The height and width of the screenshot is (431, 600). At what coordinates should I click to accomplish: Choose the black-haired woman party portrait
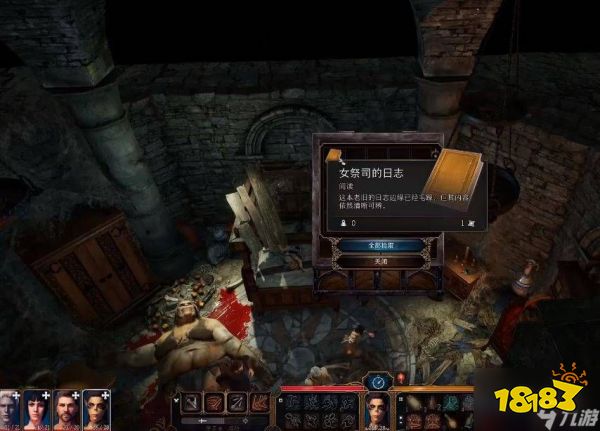(39, 410)
